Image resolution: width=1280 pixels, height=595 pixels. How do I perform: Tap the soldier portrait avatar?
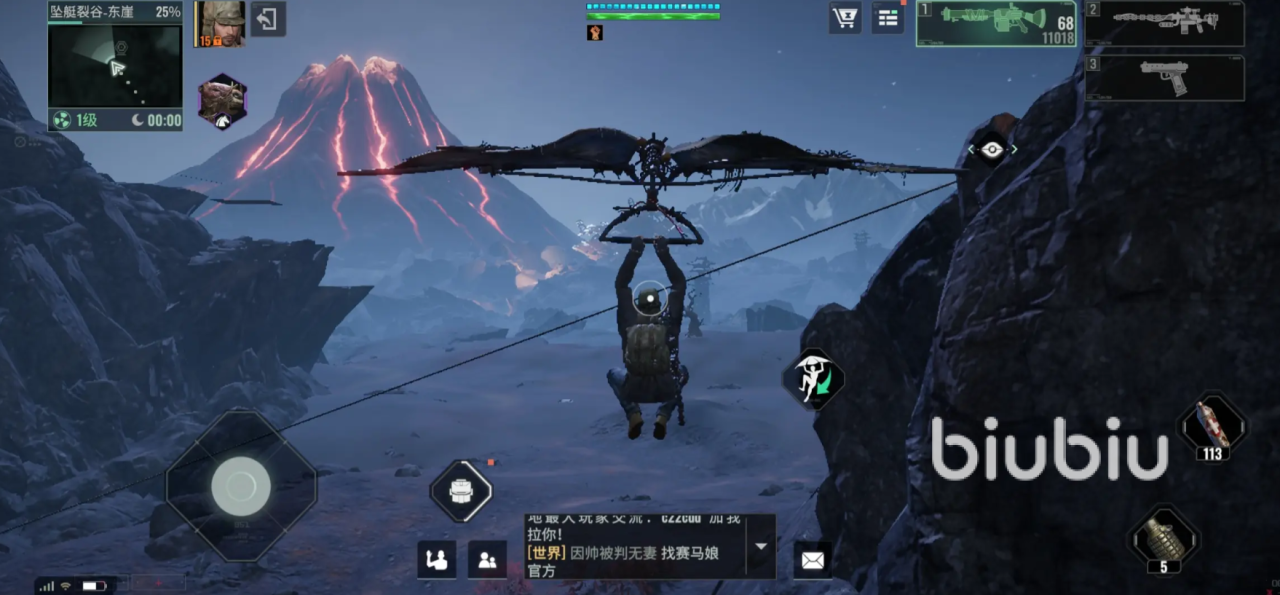pos(219,23)
